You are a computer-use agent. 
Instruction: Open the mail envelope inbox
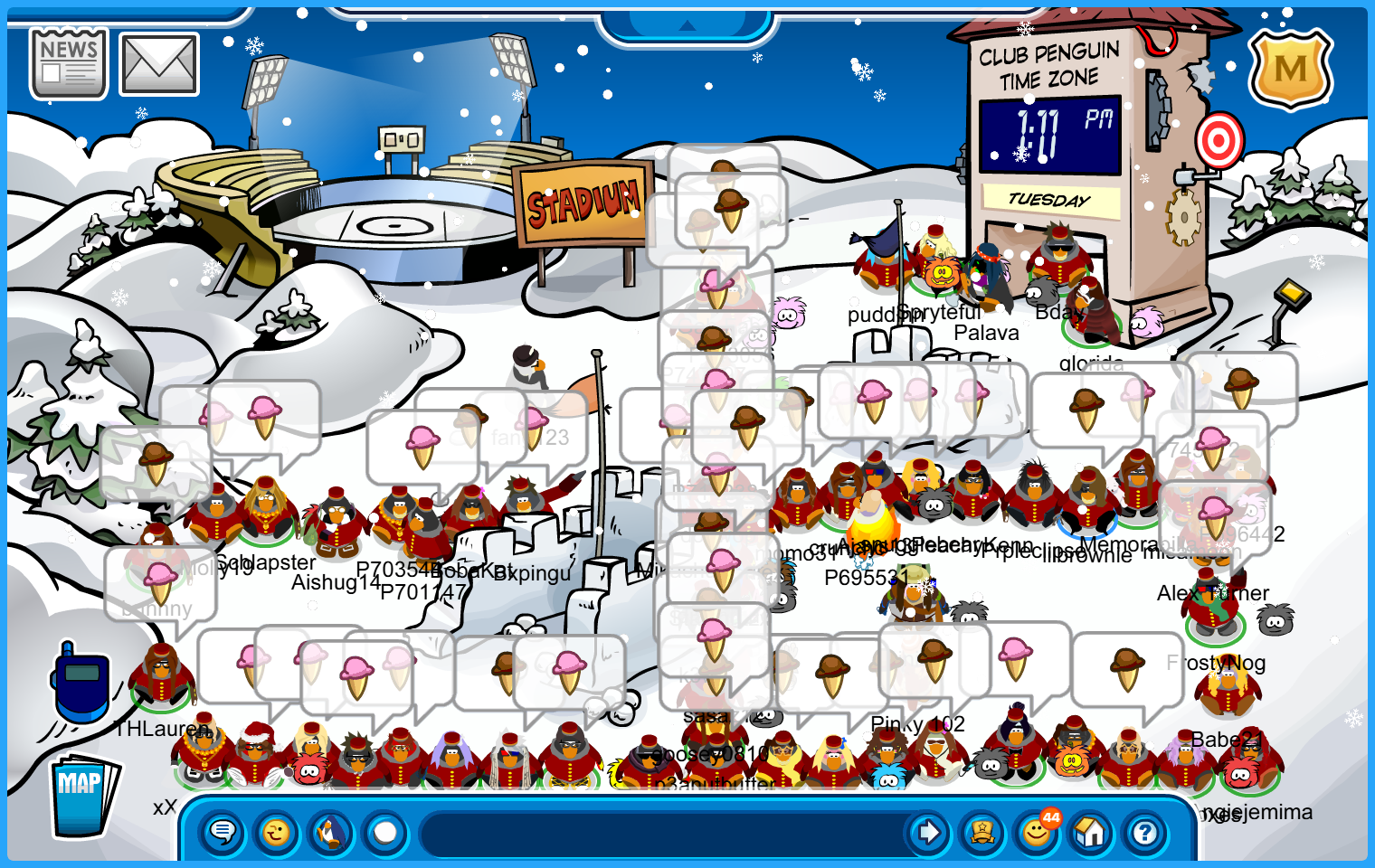pos(159,64)
